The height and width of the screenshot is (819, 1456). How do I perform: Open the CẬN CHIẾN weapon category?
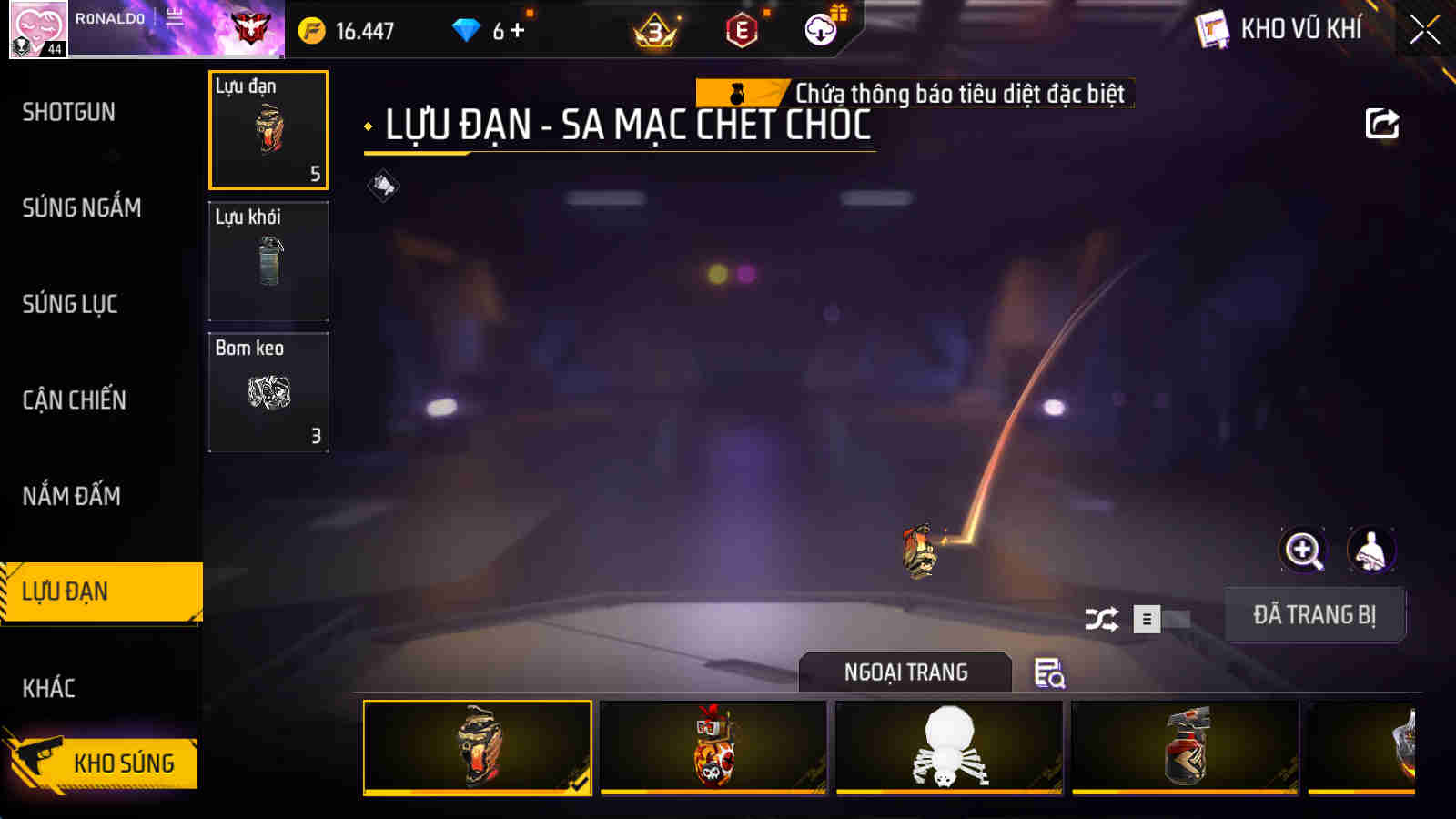tap(76, 399)
